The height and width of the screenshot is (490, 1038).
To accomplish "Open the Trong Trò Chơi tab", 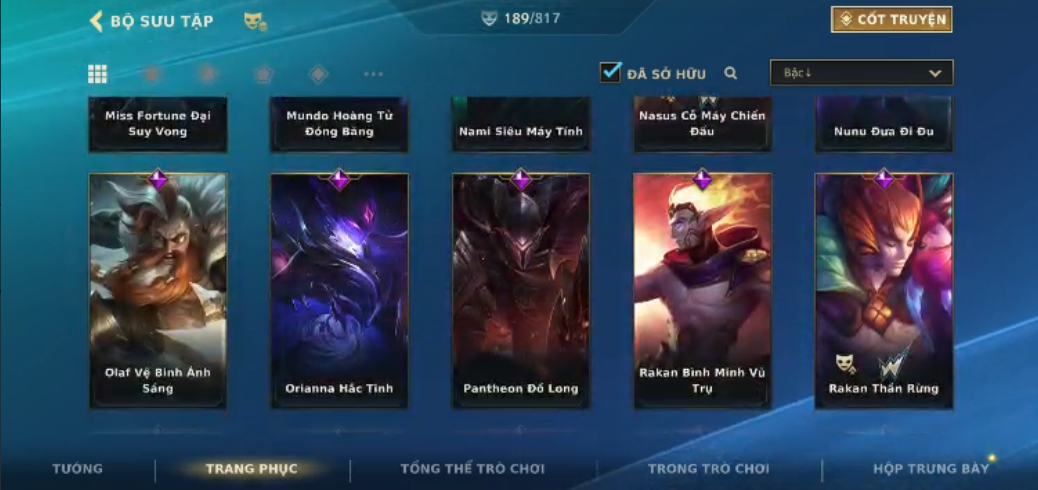I will 708,469.
